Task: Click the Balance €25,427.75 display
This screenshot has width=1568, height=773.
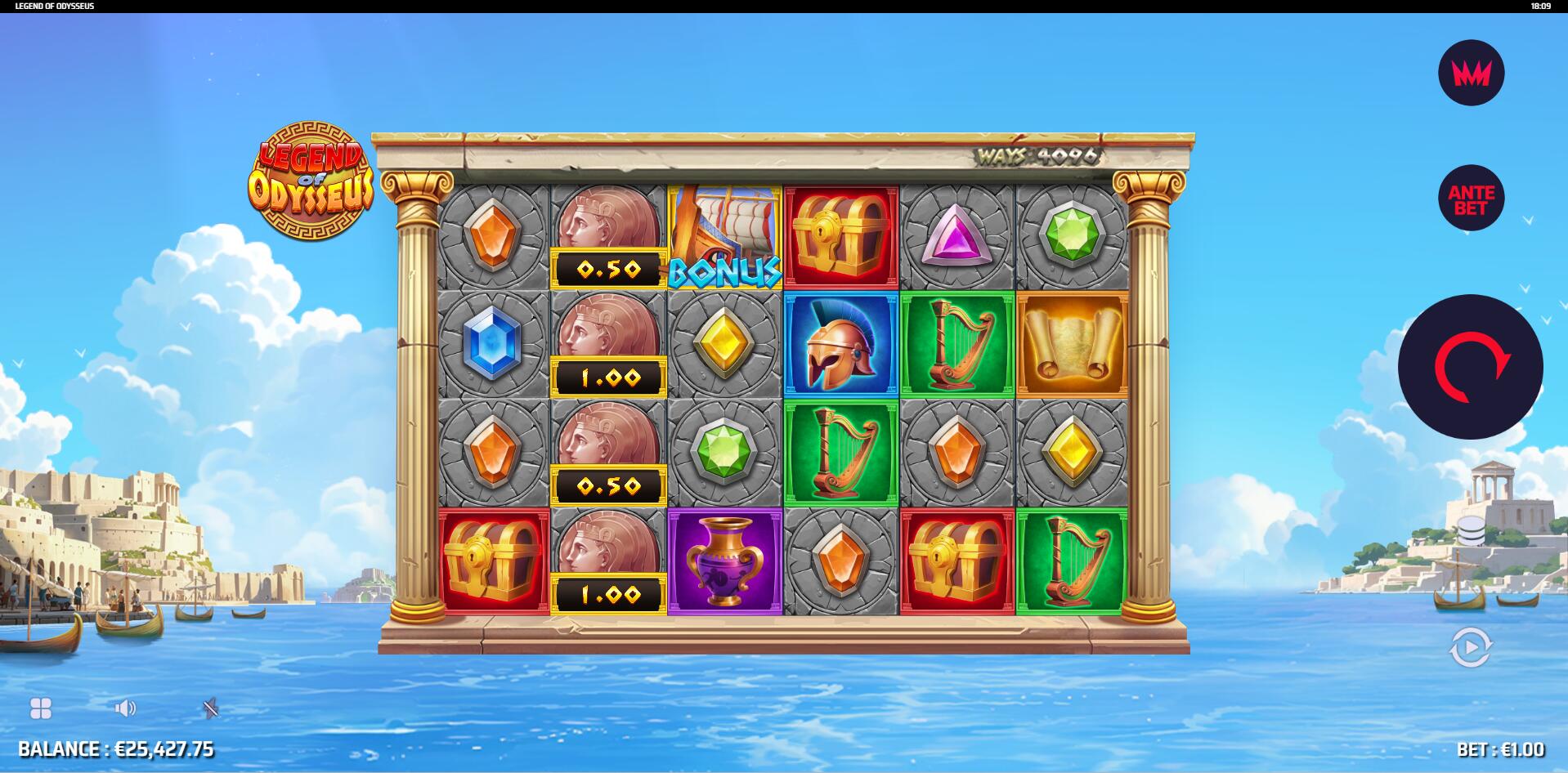Action: 117,748
